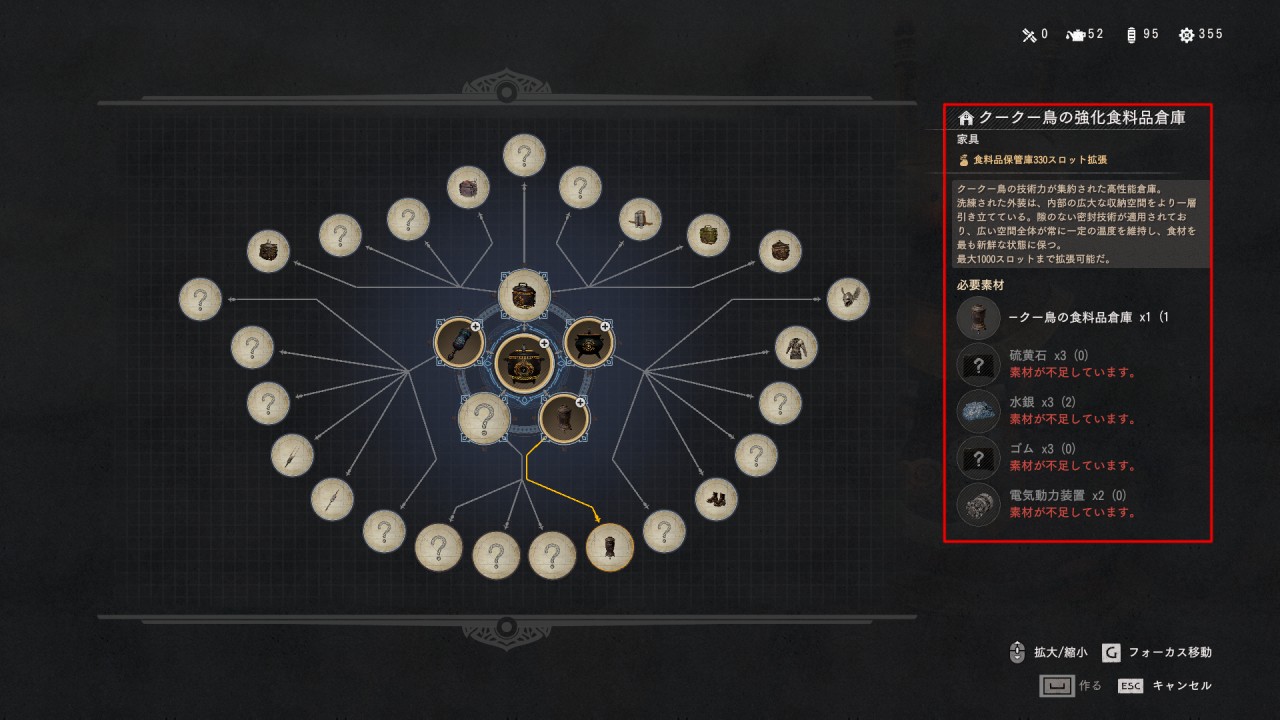Image resolution: width=1280 pixels, height=720 pixels.
Task: Choose the black cauldron hub node
Action: tap(588, 342)
